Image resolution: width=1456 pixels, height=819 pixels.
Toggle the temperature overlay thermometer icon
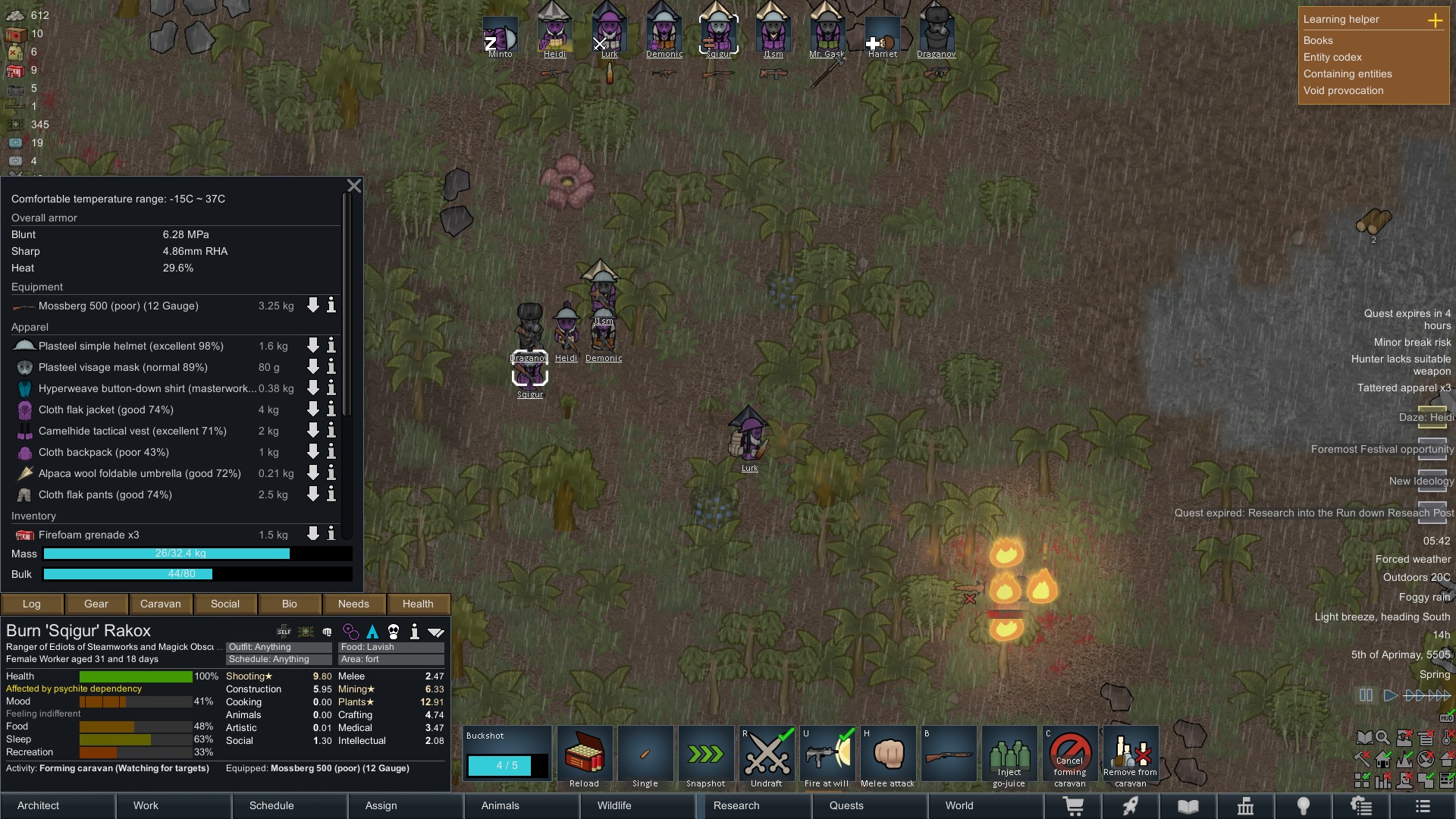coord(1447,737)
